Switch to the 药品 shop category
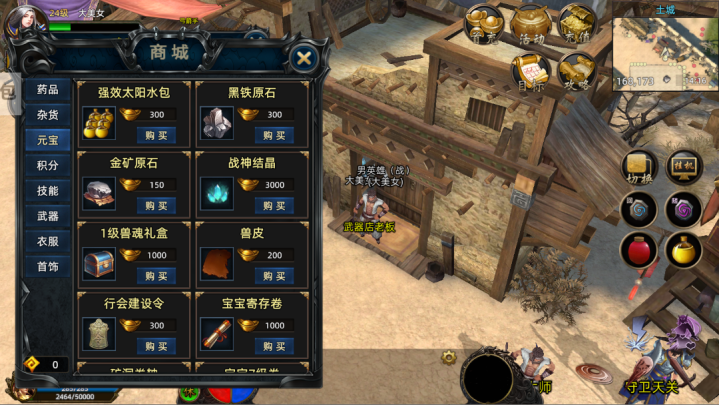 [47, 90]
